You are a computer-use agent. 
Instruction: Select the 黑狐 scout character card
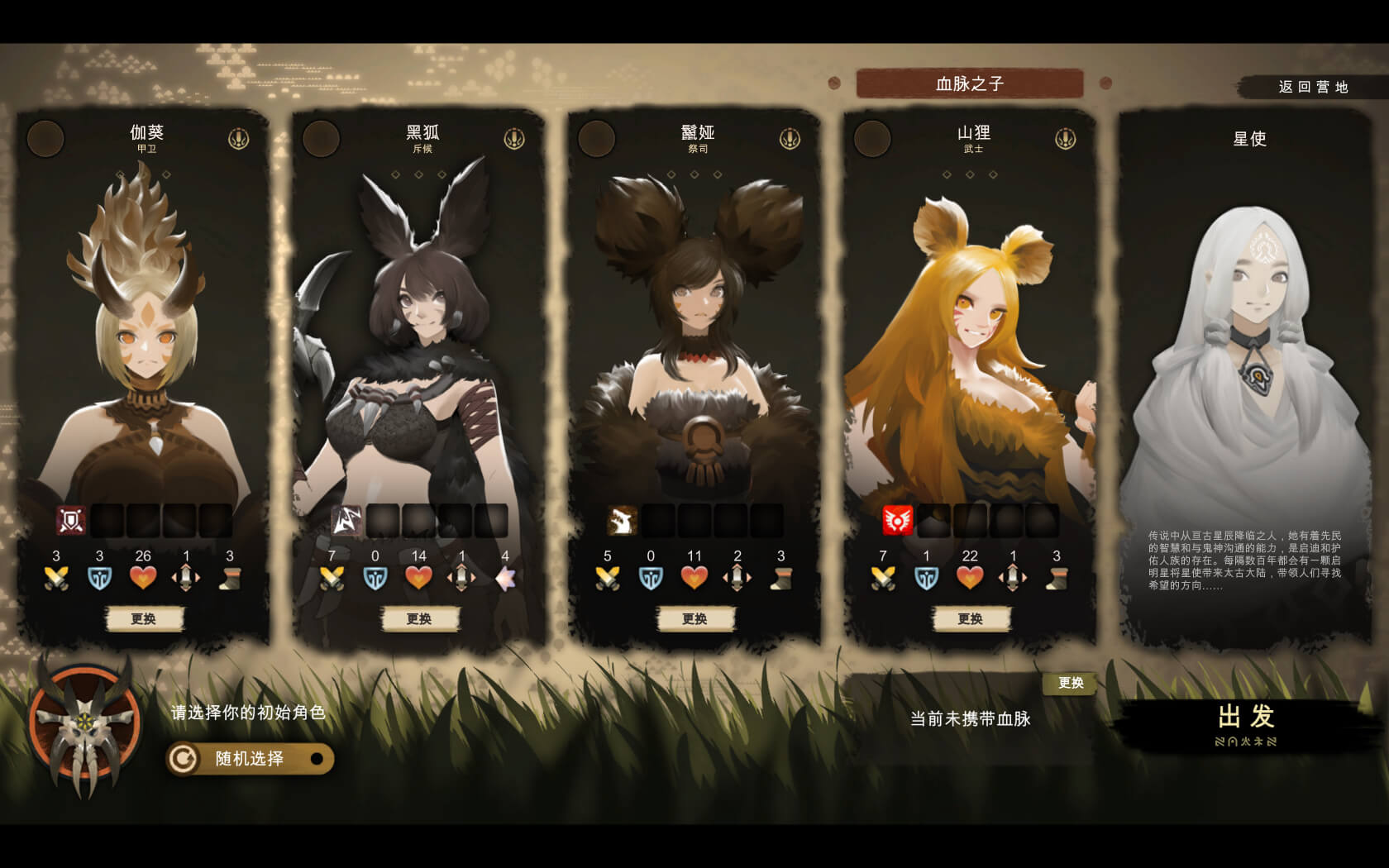tap(419, 331)
